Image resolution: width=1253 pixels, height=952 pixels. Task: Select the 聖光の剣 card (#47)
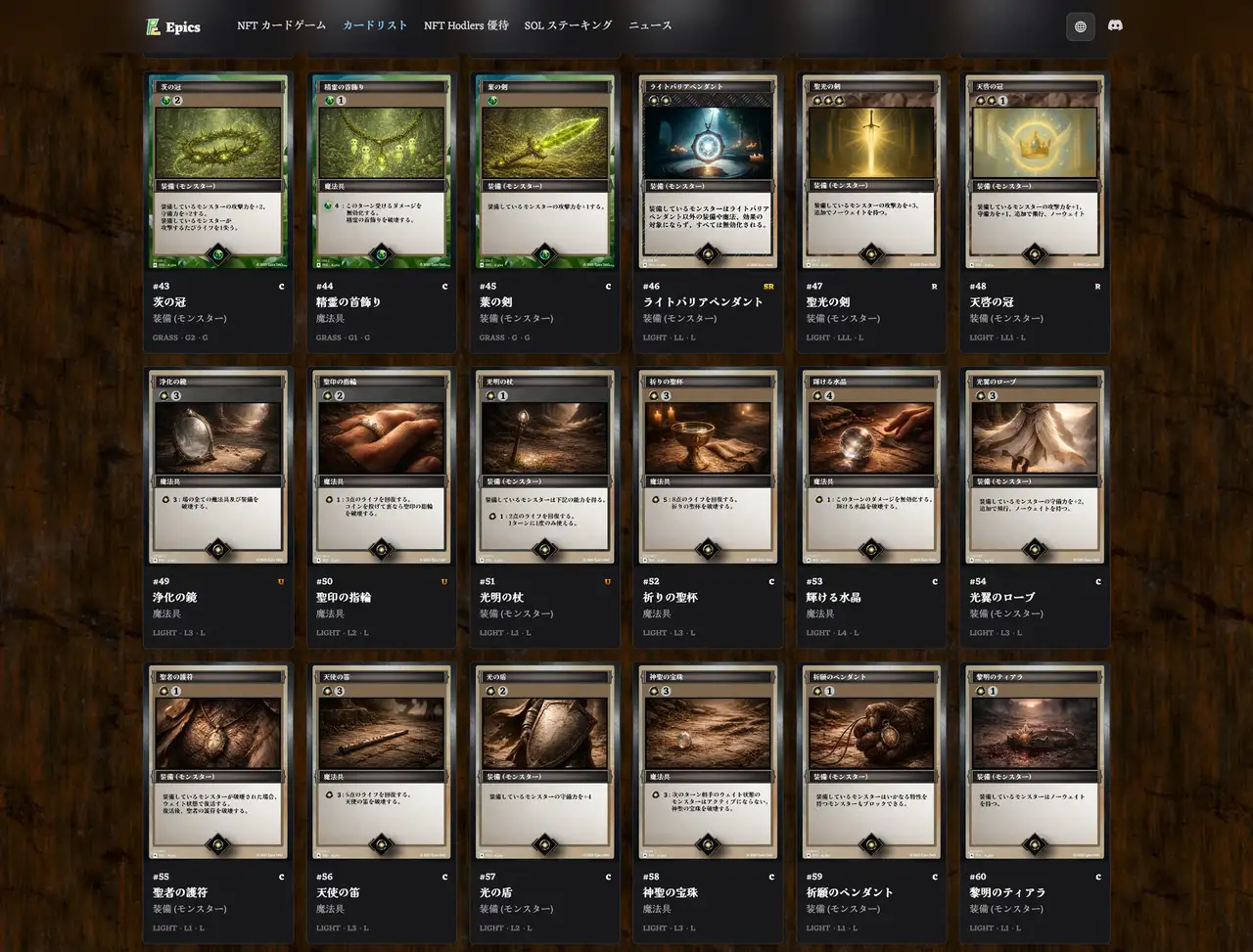point(870,172)
